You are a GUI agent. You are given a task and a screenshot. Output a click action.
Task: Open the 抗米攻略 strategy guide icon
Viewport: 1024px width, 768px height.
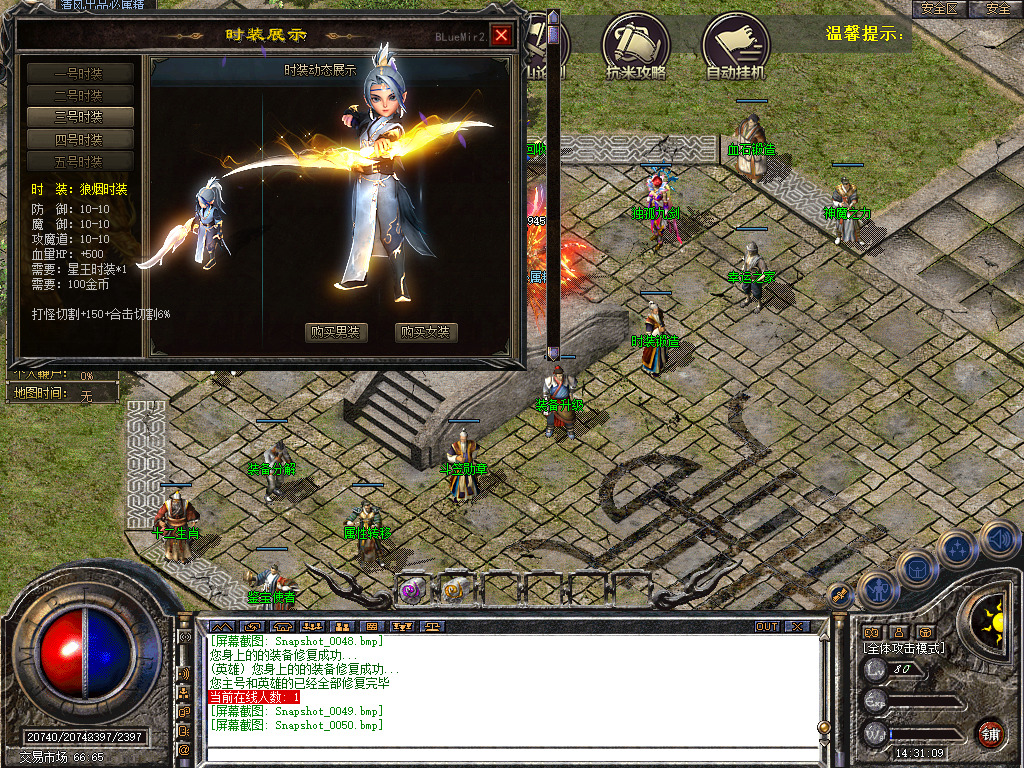635,45
